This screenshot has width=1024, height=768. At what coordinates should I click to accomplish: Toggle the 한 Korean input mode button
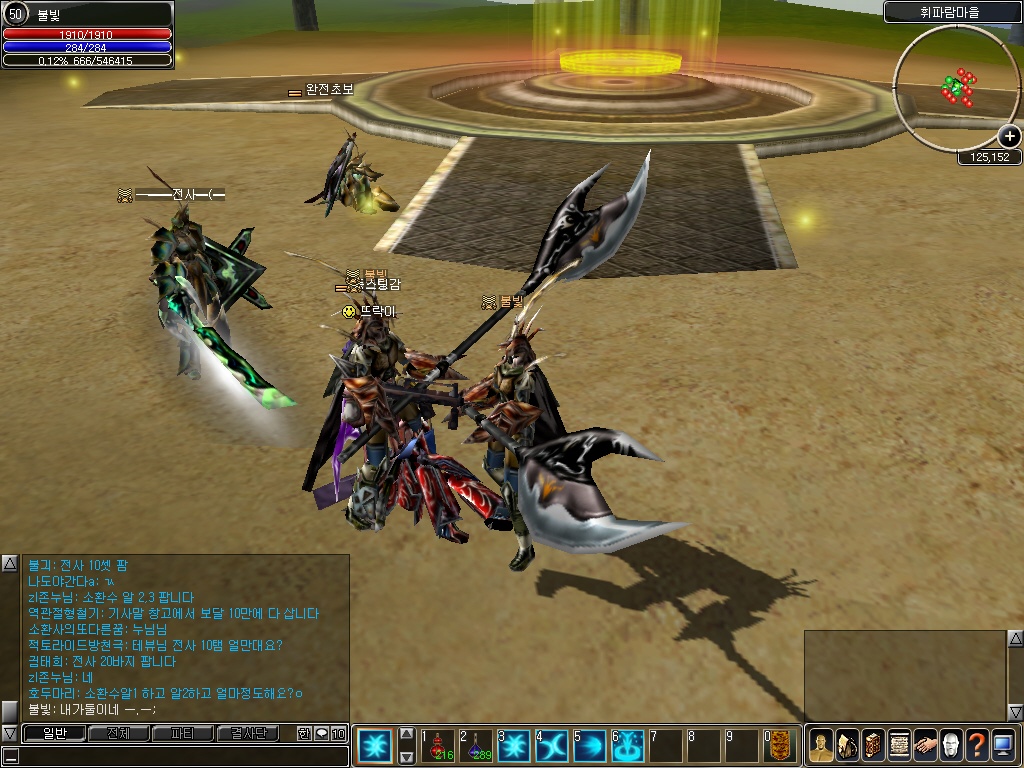(x=304, y=734)
